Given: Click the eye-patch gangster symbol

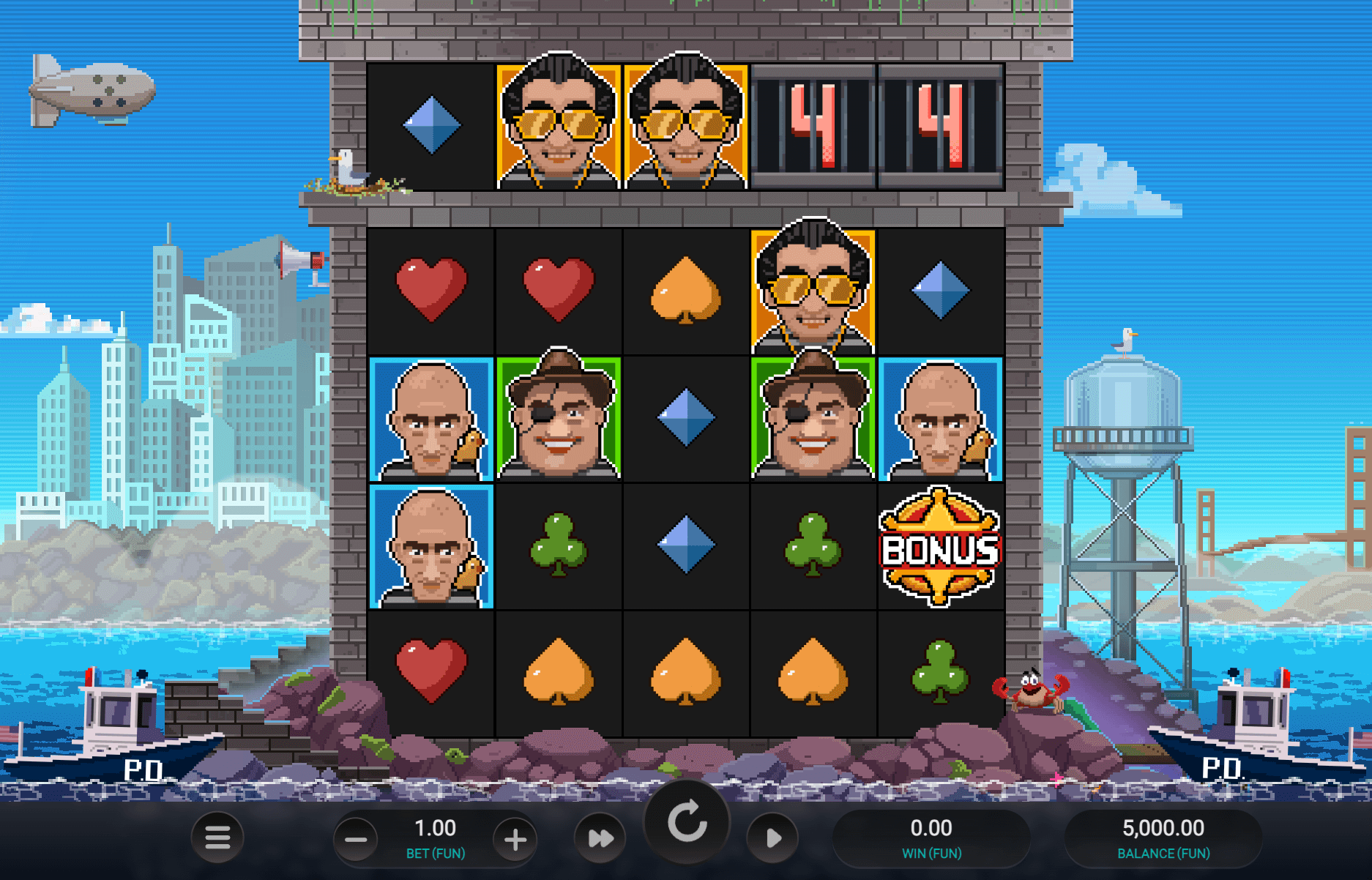Looking at the screenshot, I should pos(558,417).
